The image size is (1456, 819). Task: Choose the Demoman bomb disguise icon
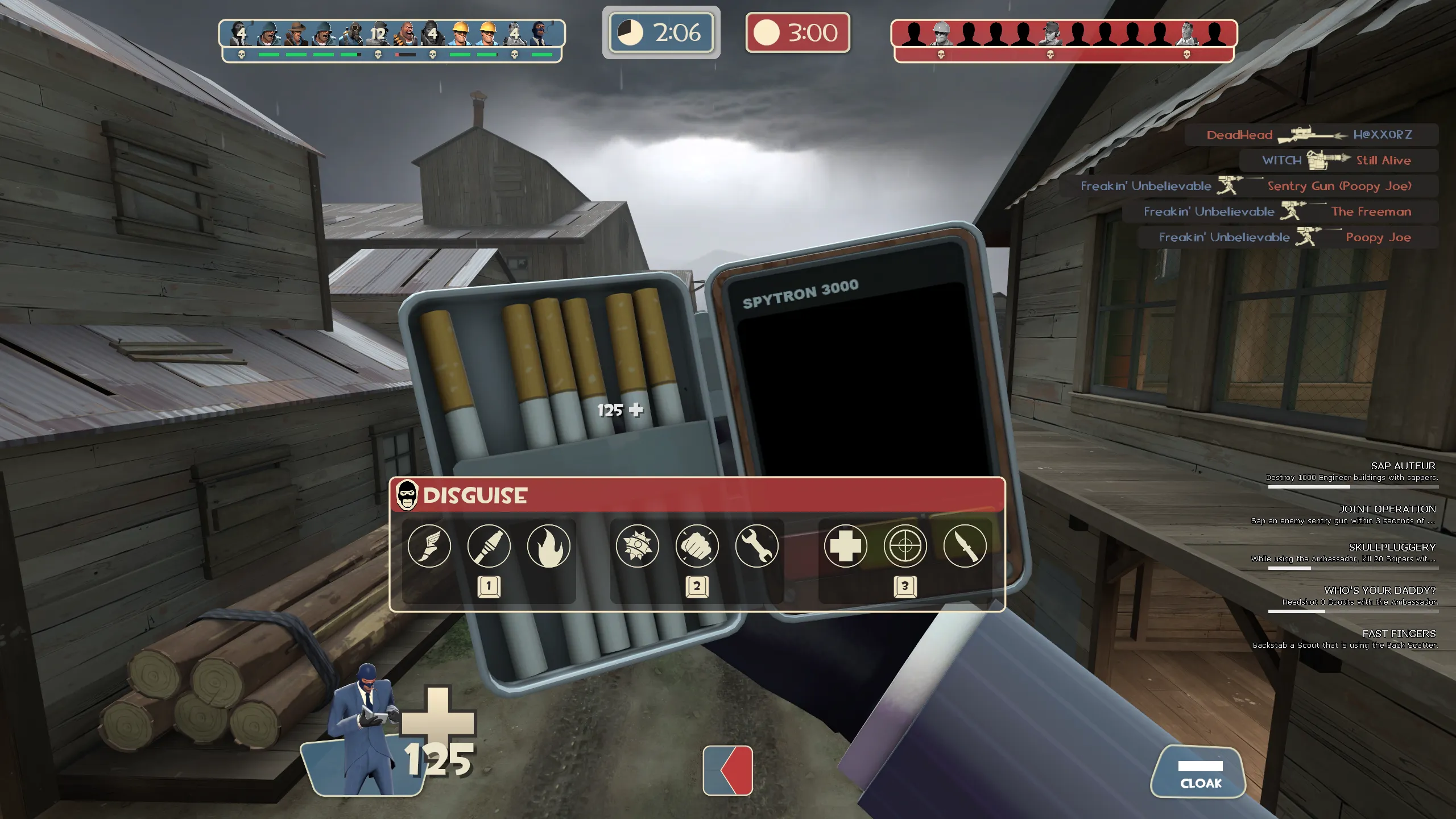click(x=638, y=546)
